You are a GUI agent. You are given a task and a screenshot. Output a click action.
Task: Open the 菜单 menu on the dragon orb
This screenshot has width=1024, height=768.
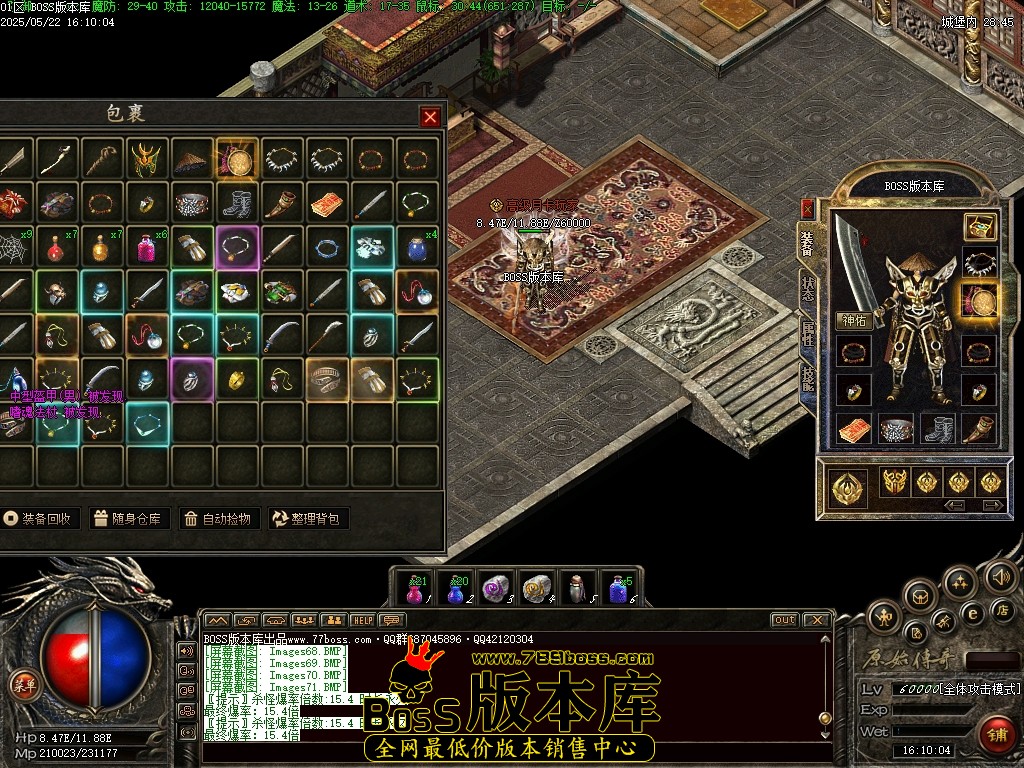(x=20, y=685)
